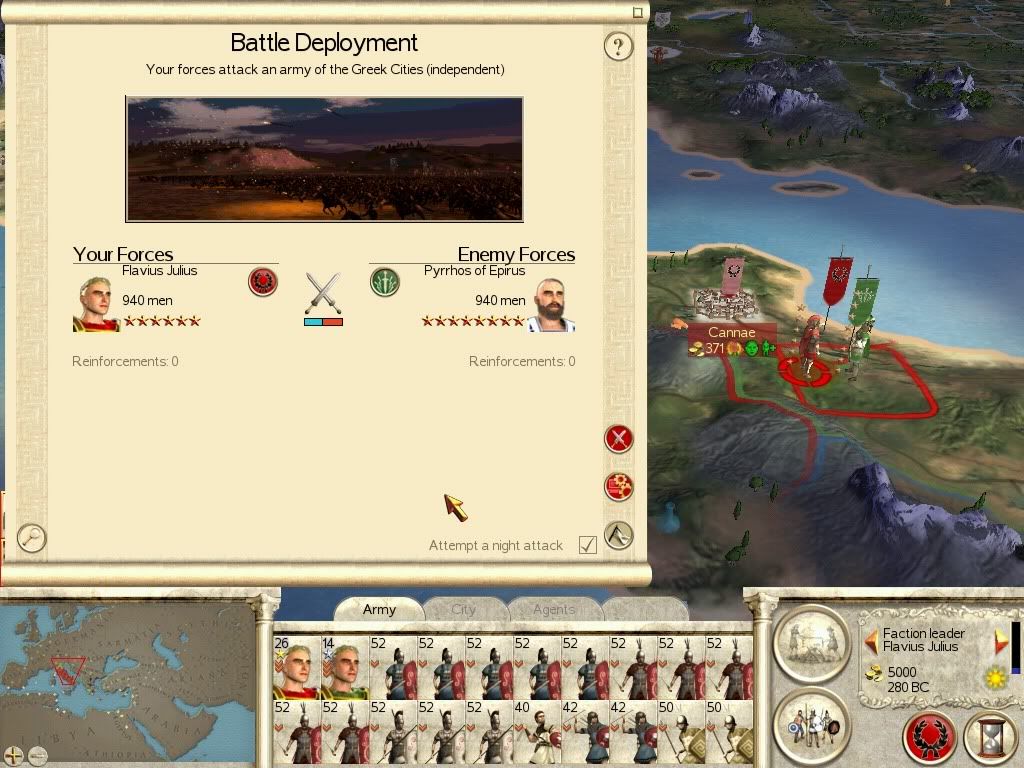Screen dimensions: 1024x768
Task: Click the left arrow beside Faction leader
Action: tap(871, 640)
